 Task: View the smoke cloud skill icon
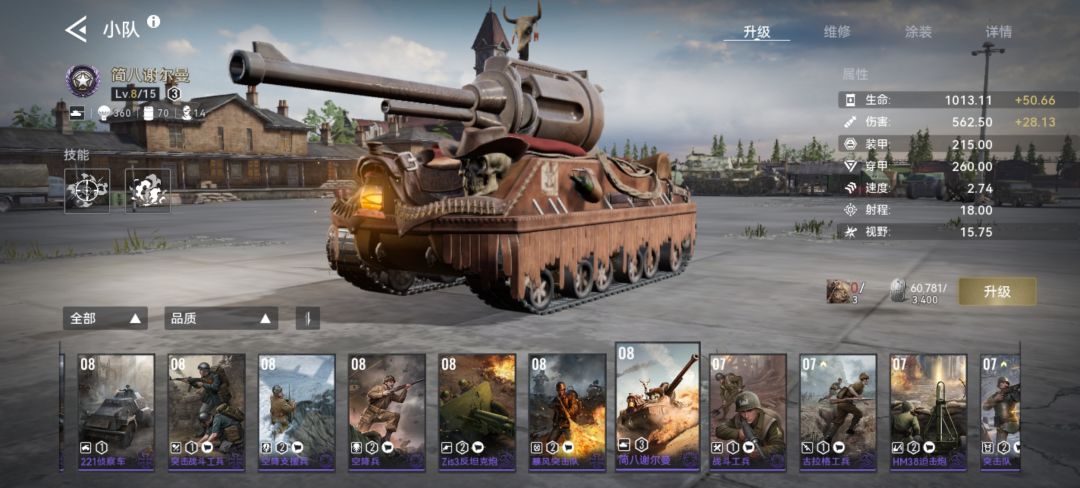click(148, 190)
